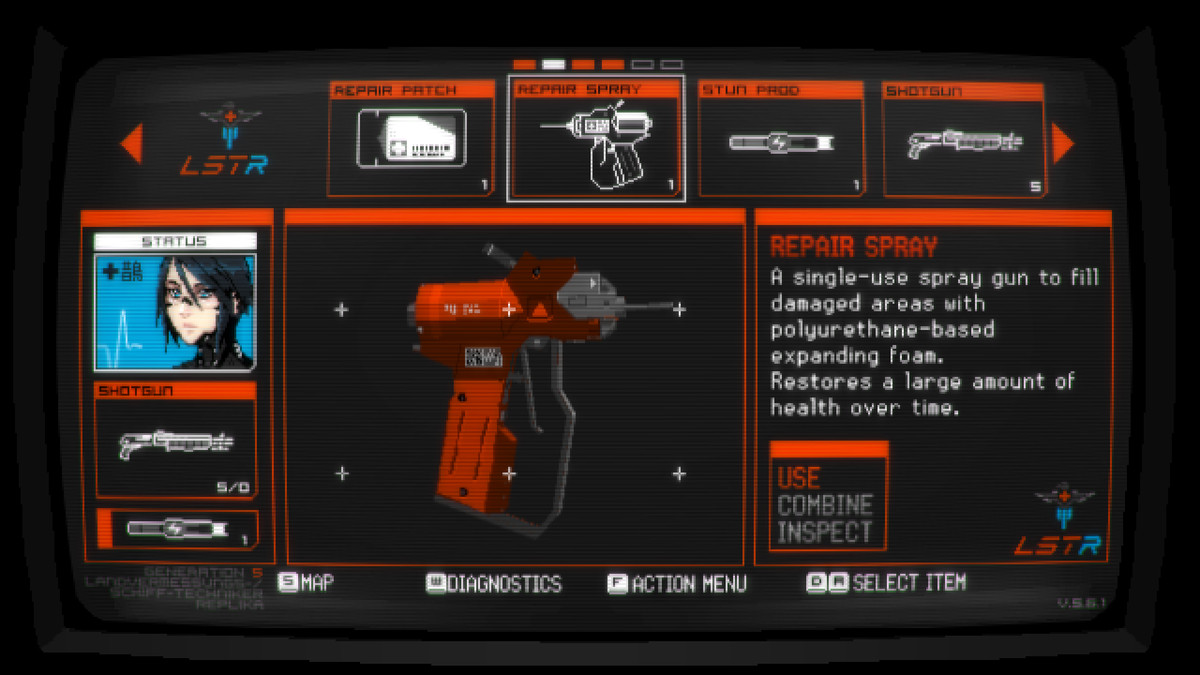Open the Diagnostics screen
This screenshot has height=675, width=1200.
[x=494, y=584]
